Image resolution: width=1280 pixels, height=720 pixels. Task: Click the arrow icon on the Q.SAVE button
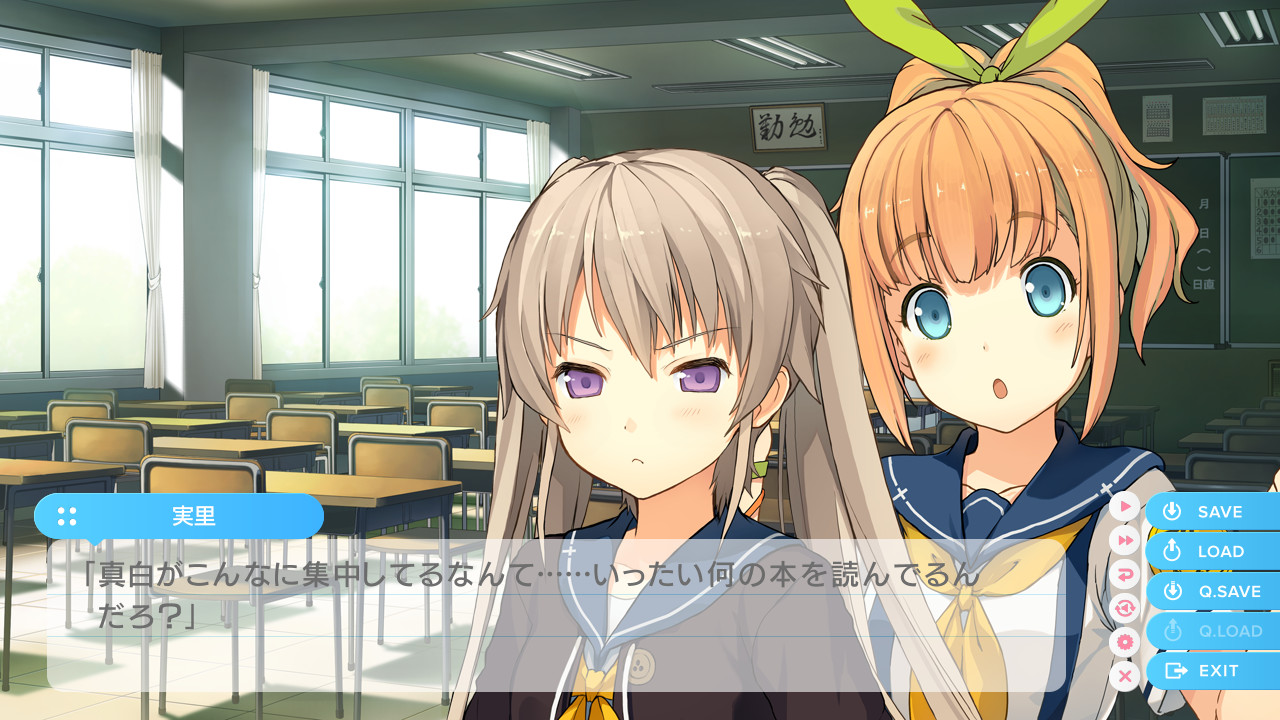[x=1171, y=591]
